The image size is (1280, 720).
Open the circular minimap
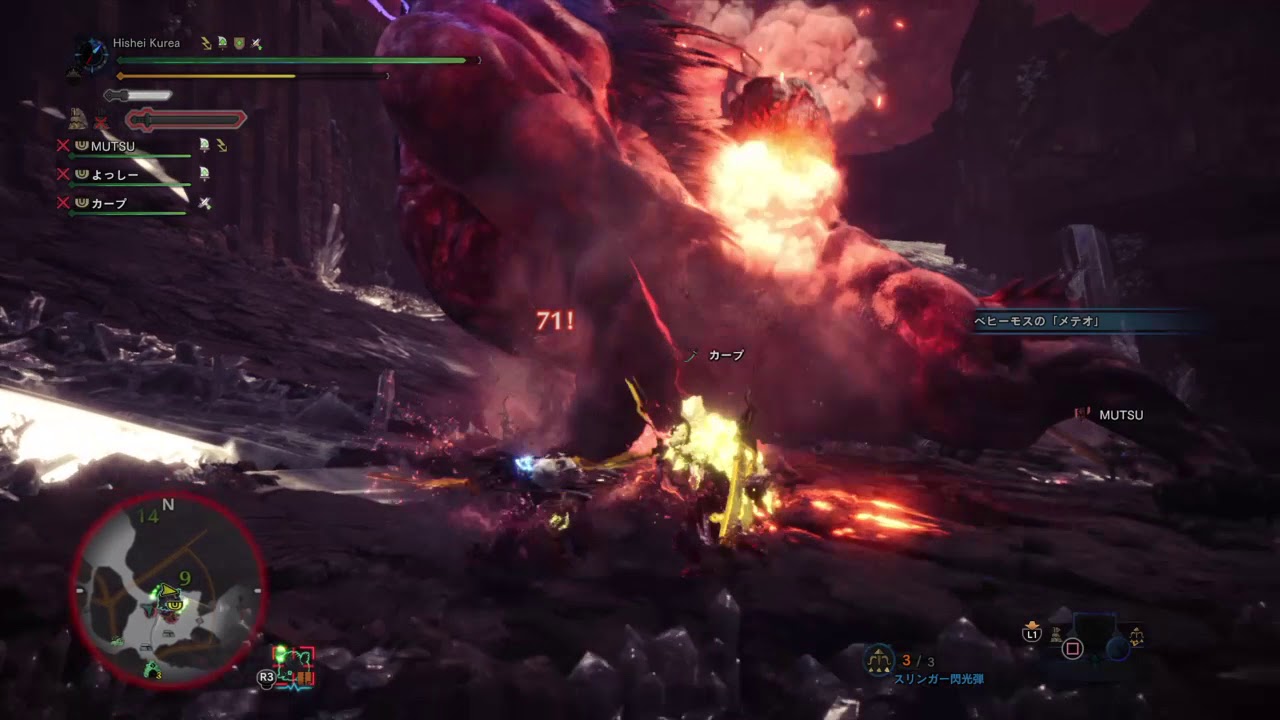pos(168,590)
